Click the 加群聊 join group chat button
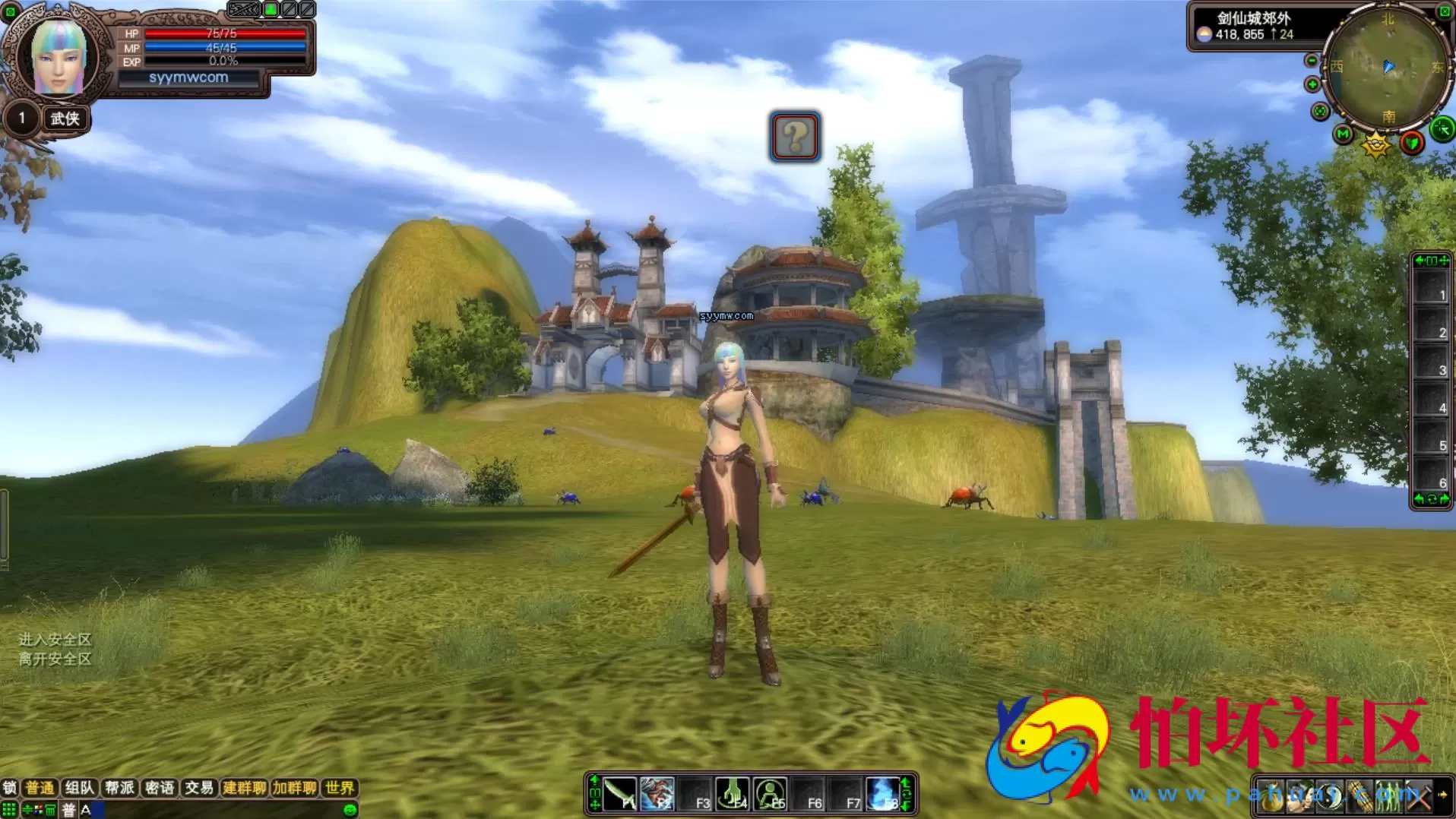Viewport: 1456px width, 819px height. tap(295, 788)
